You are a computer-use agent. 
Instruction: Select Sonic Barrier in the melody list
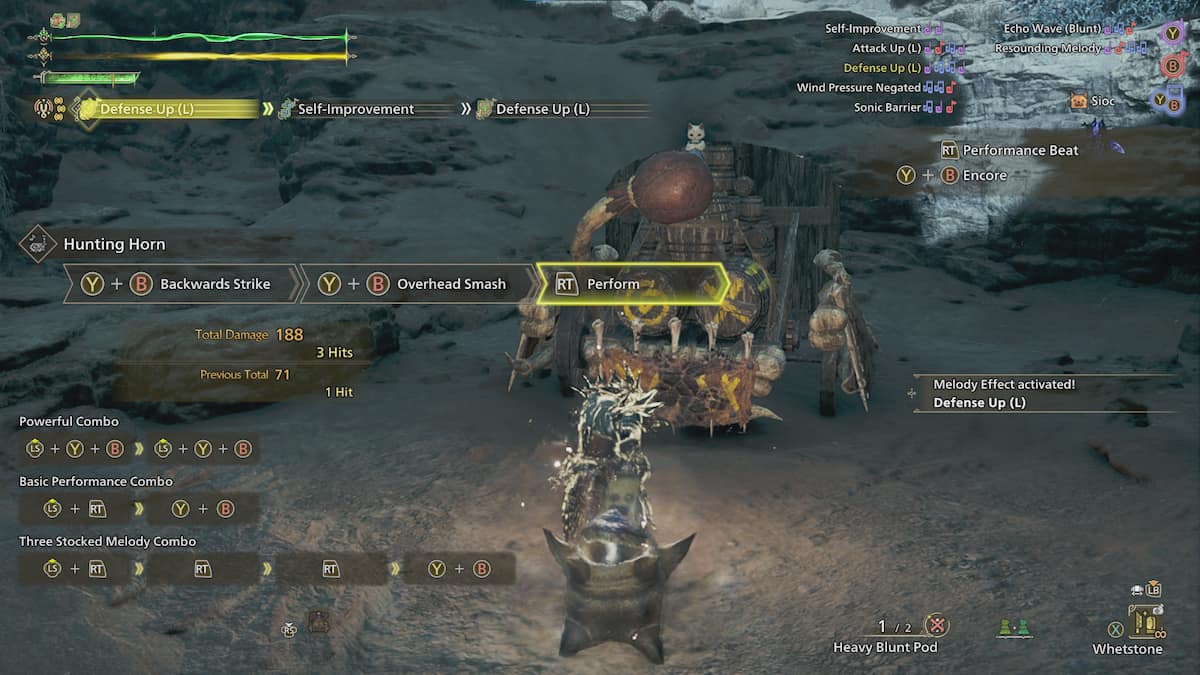click(888, 107)
